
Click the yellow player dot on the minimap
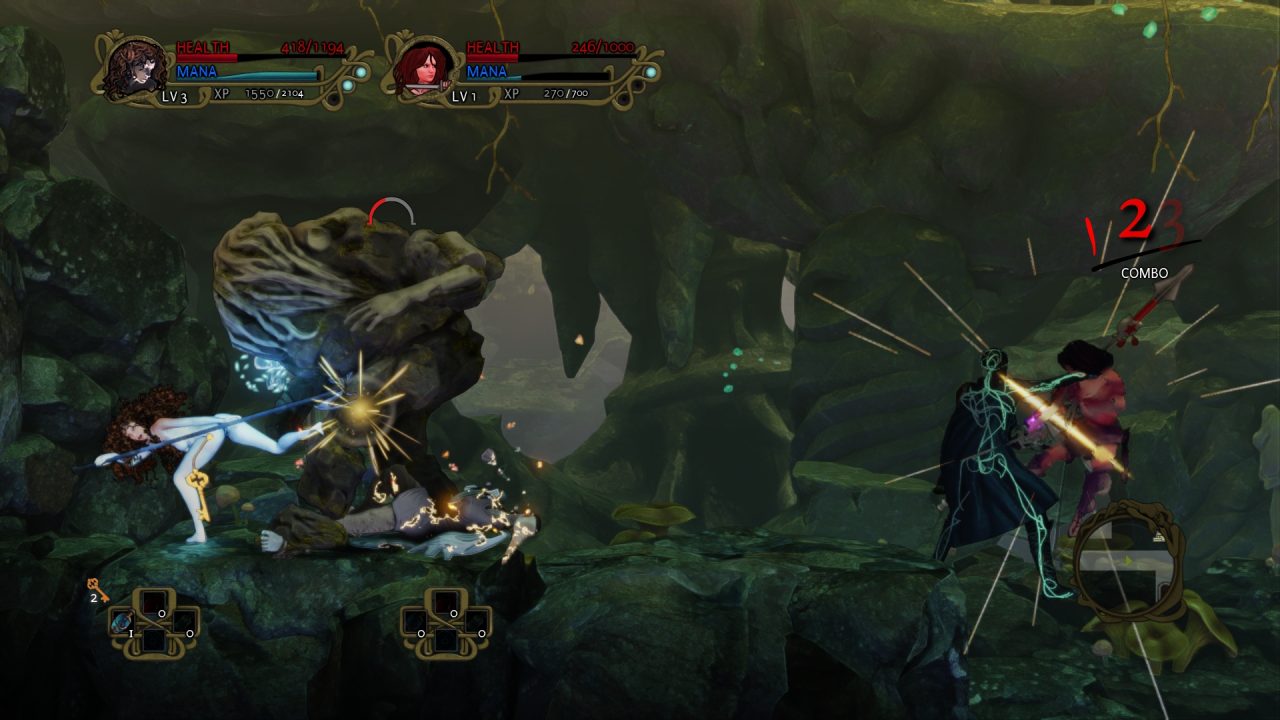pyautogui.click(x=1128, y=560)
